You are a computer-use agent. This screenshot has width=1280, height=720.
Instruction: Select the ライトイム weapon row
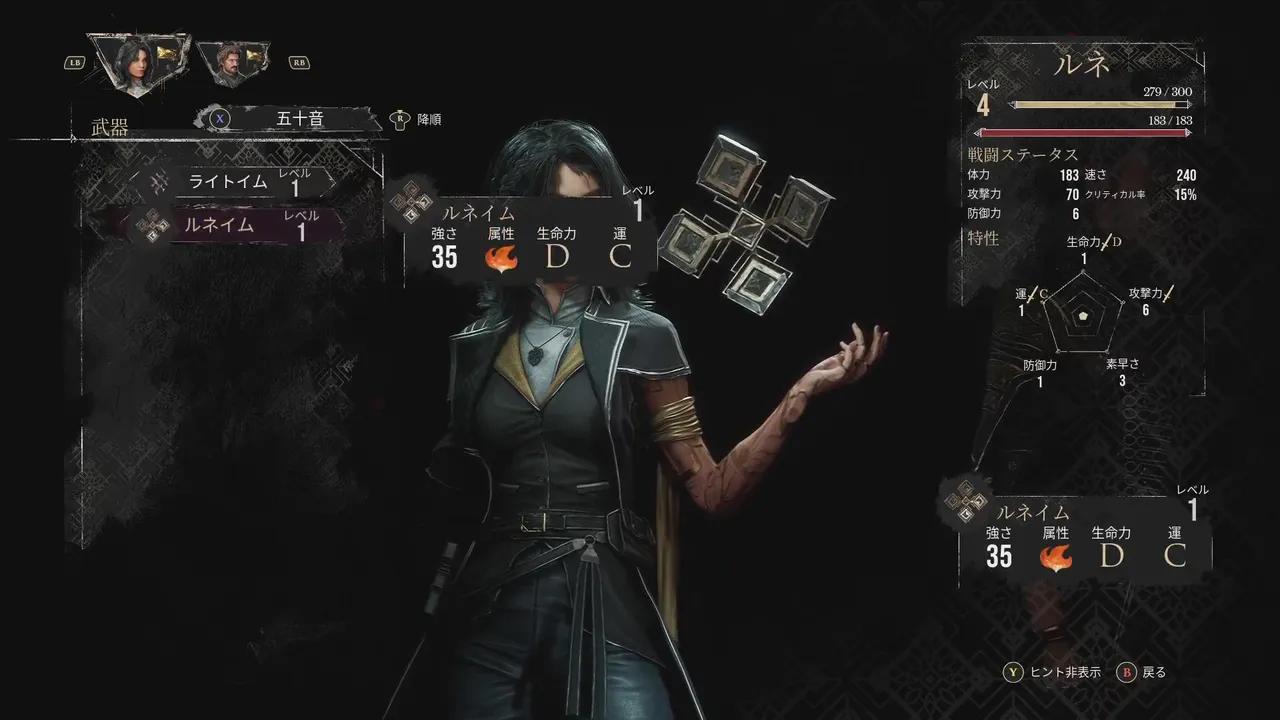pyautogui.click(x=240, y=182)
